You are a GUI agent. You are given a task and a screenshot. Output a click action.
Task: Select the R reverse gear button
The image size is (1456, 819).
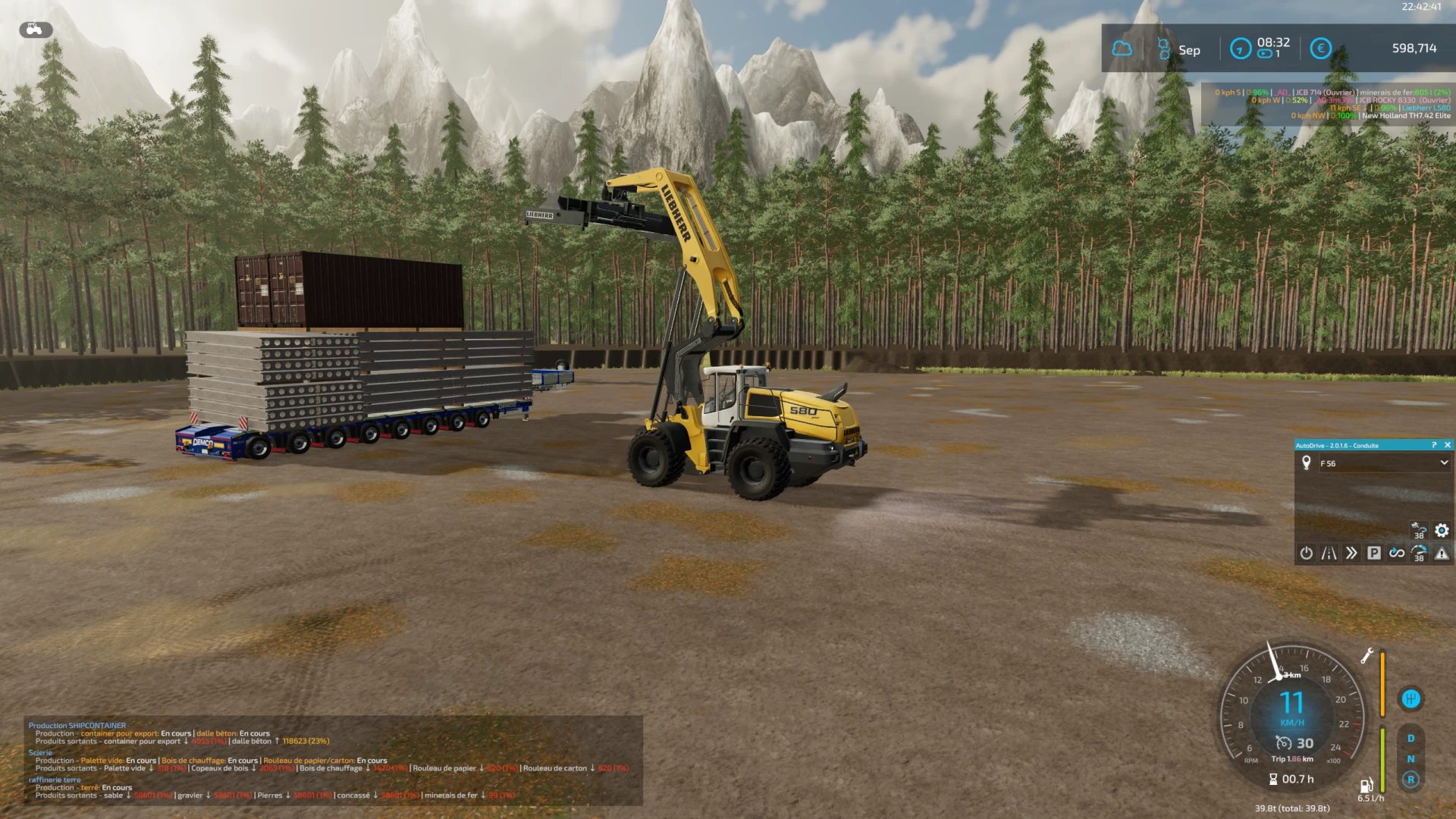click(x=1410, y=779)
